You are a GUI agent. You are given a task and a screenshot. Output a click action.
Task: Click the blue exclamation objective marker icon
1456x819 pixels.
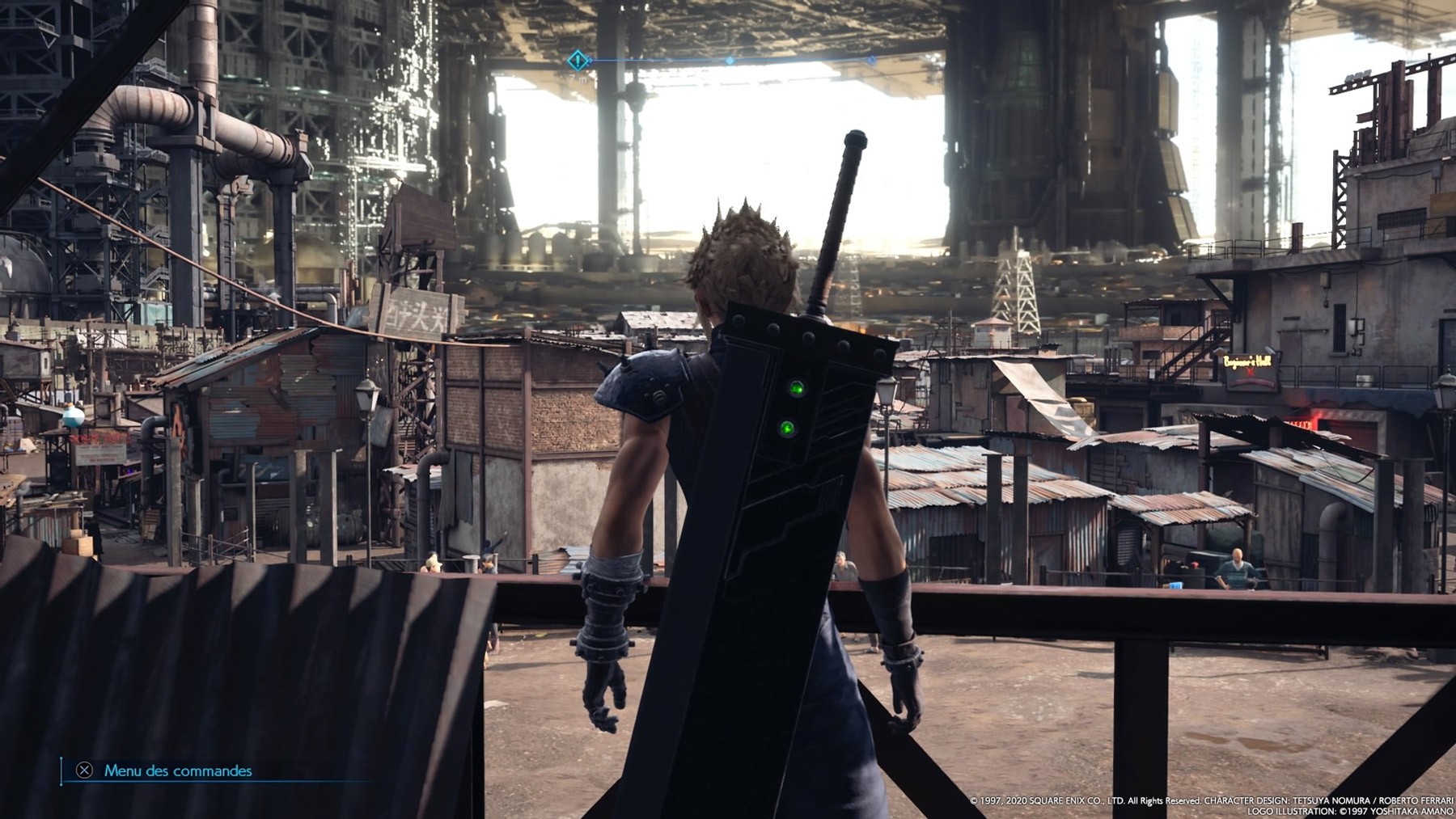[576, 60]
